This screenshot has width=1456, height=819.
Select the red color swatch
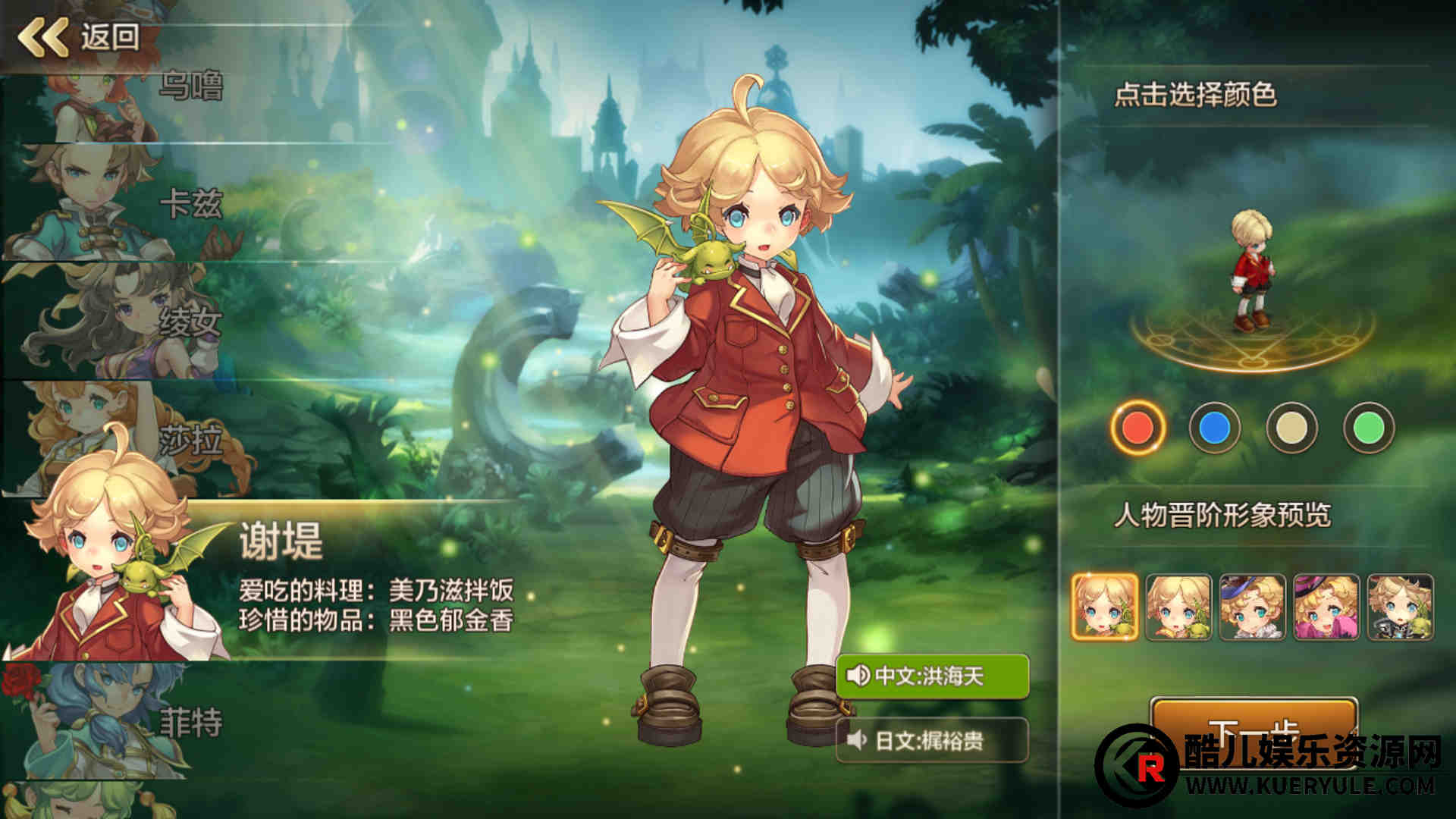[x=1137, y=428]
